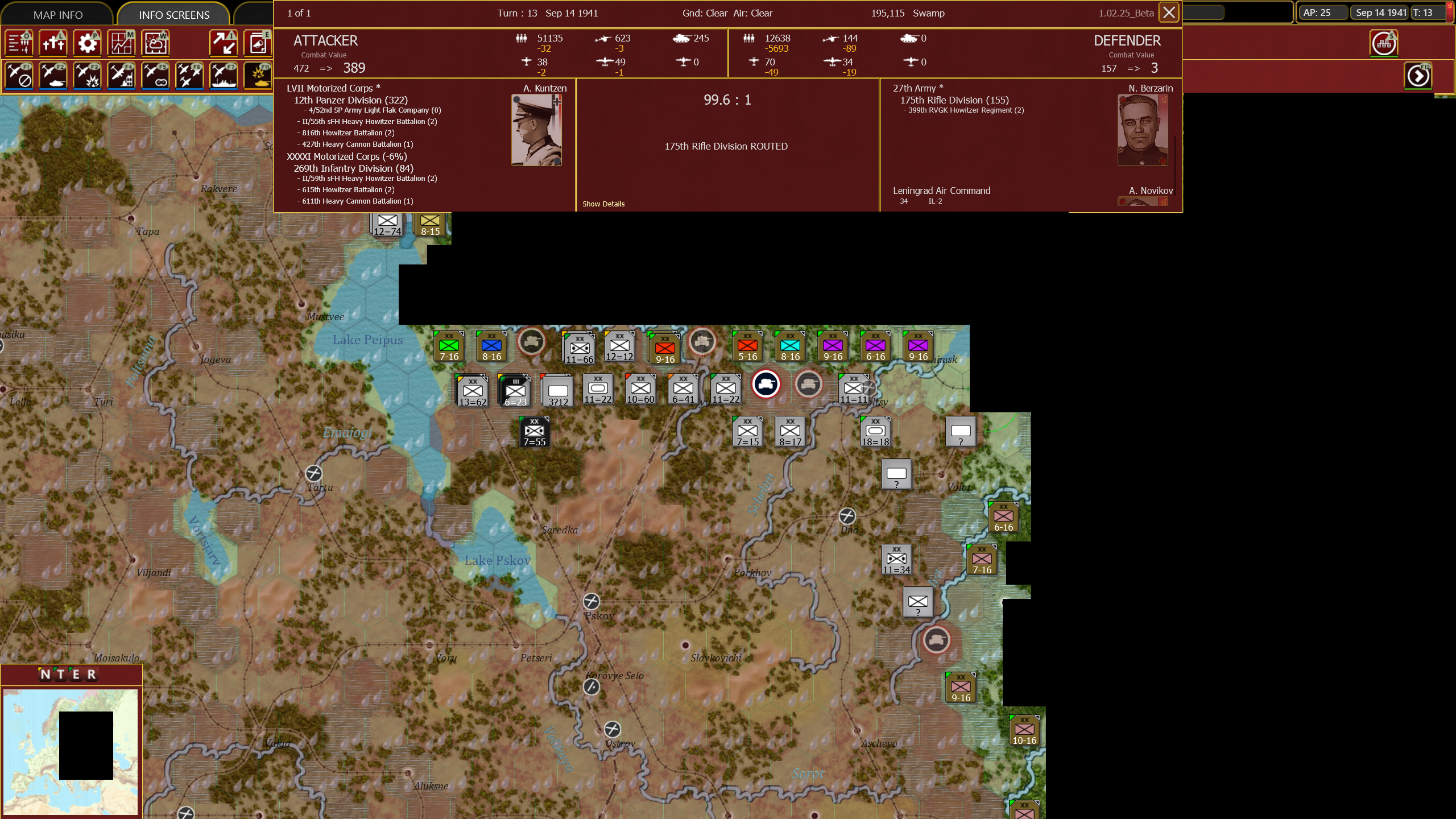
Task: Switch to the MAP INFO tab
Action: [59, 14]
